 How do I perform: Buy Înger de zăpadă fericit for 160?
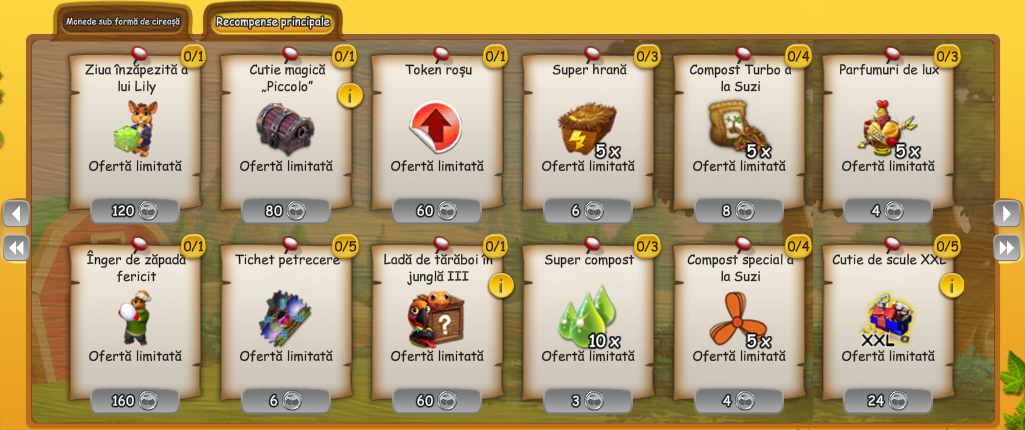click(x=135, y=401)
